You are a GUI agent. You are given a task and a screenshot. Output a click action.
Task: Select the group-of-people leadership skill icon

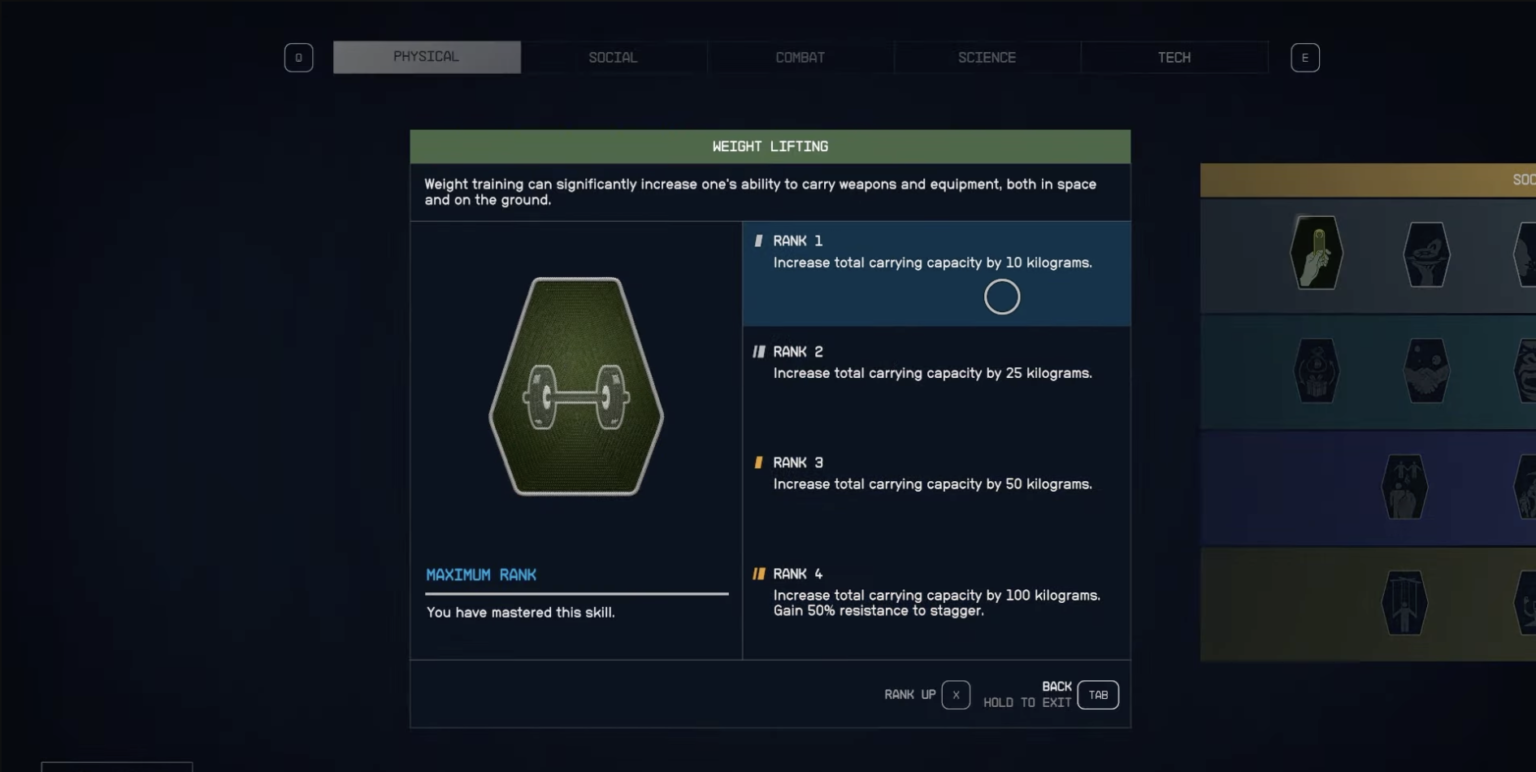tap(1406, 487)
